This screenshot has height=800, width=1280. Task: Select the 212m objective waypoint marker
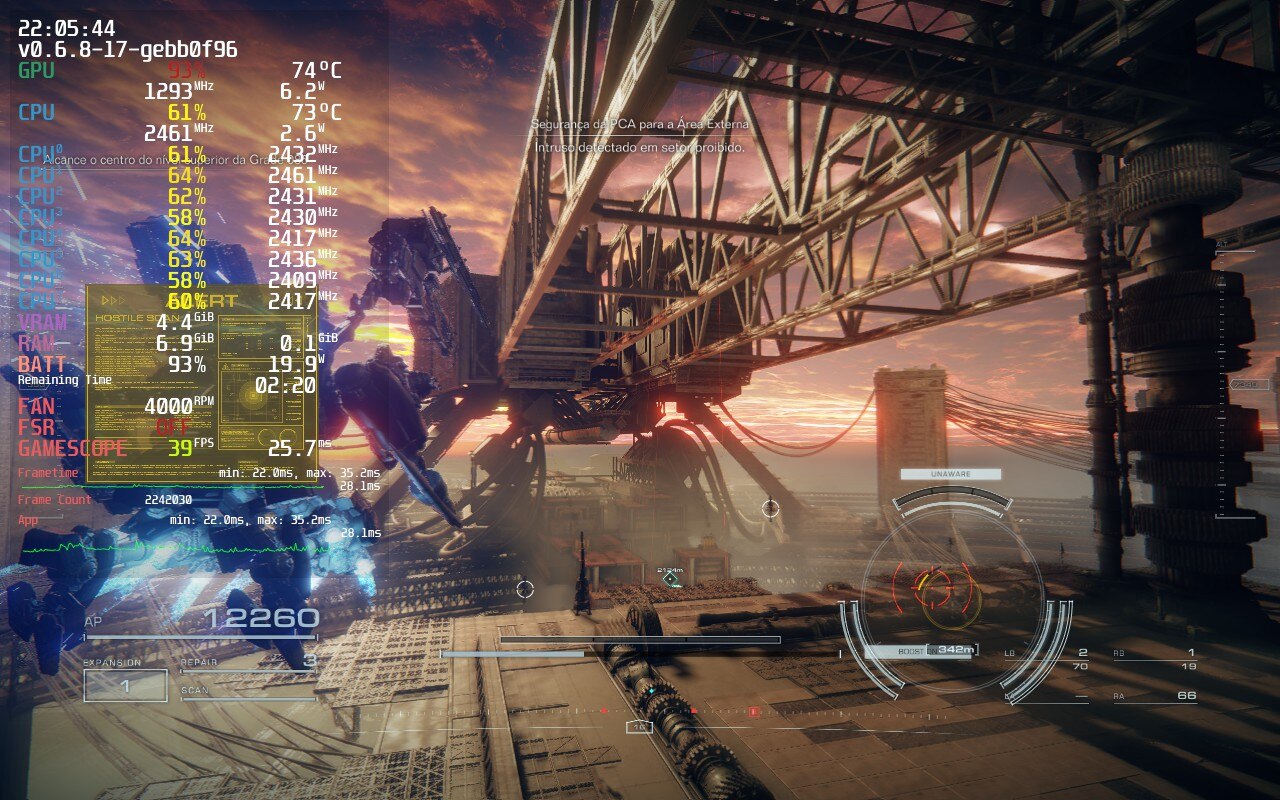(671, 579)
